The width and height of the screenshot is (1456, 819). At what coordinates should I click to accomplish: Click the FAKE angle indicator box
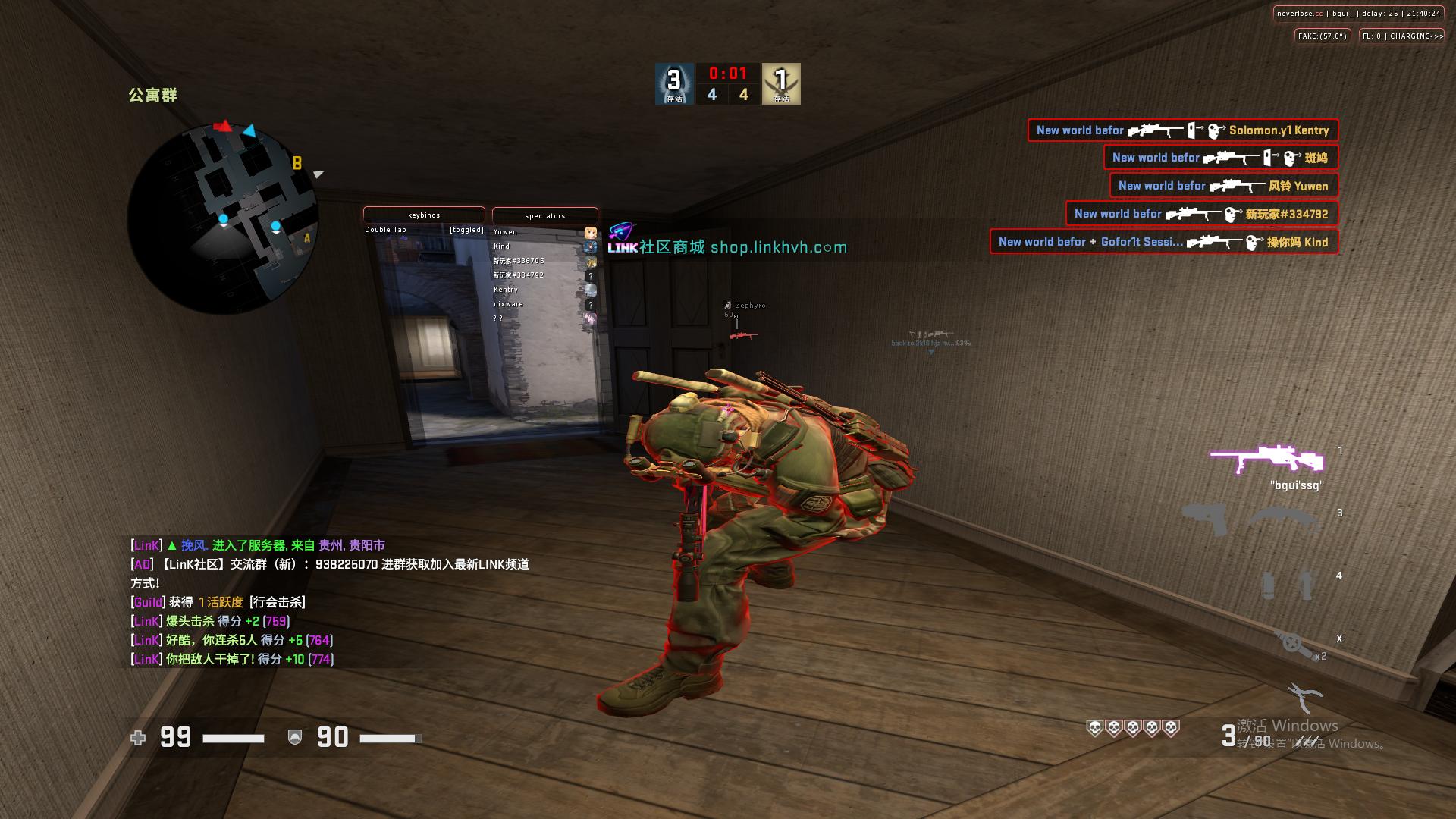1322,36
